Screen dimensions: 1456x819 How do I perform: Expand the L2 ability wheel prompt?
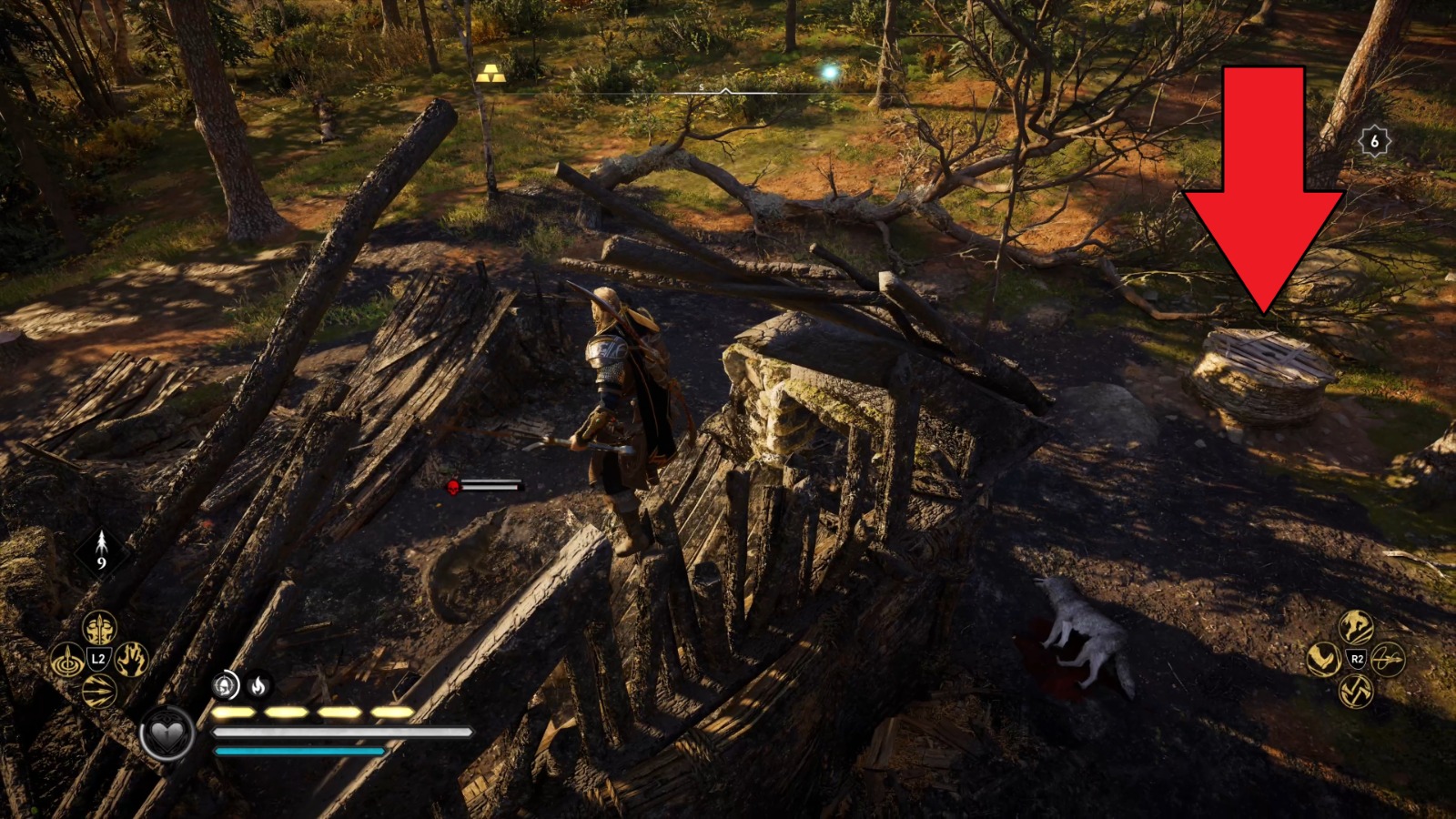(98, 657)
